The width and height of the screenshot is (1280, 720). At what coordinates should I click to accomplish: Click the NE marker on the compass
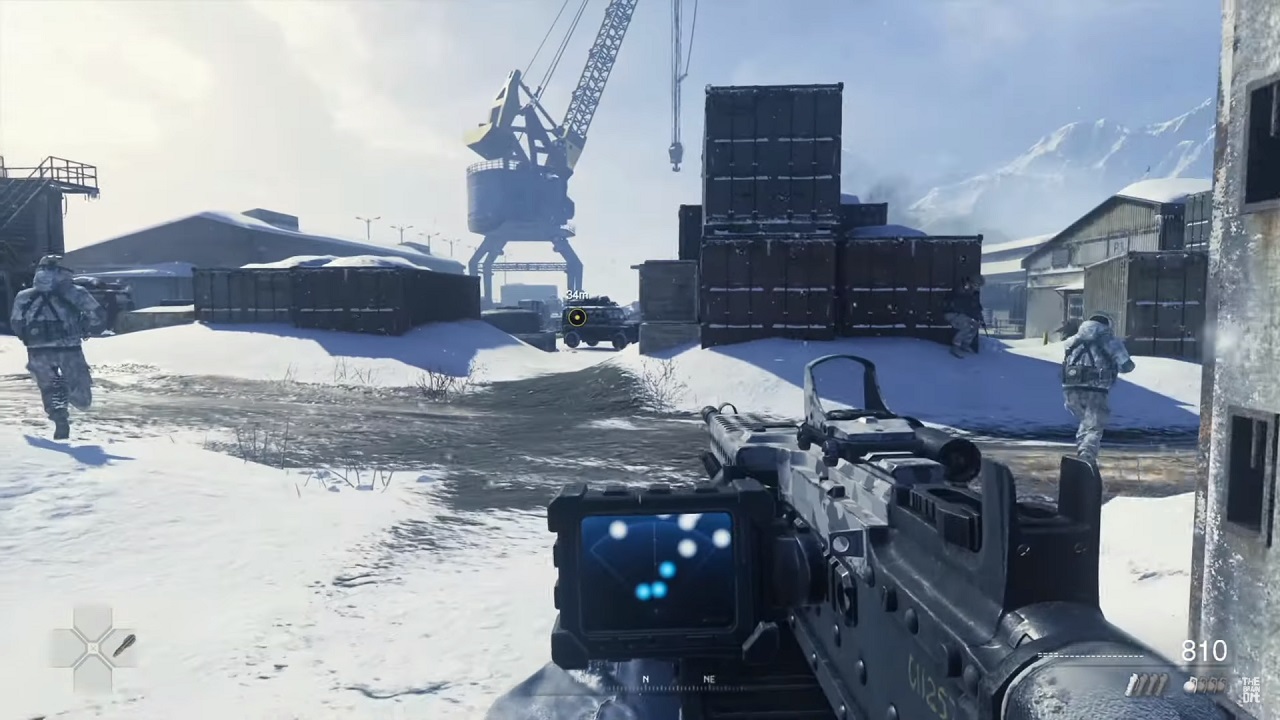[711, 679]
